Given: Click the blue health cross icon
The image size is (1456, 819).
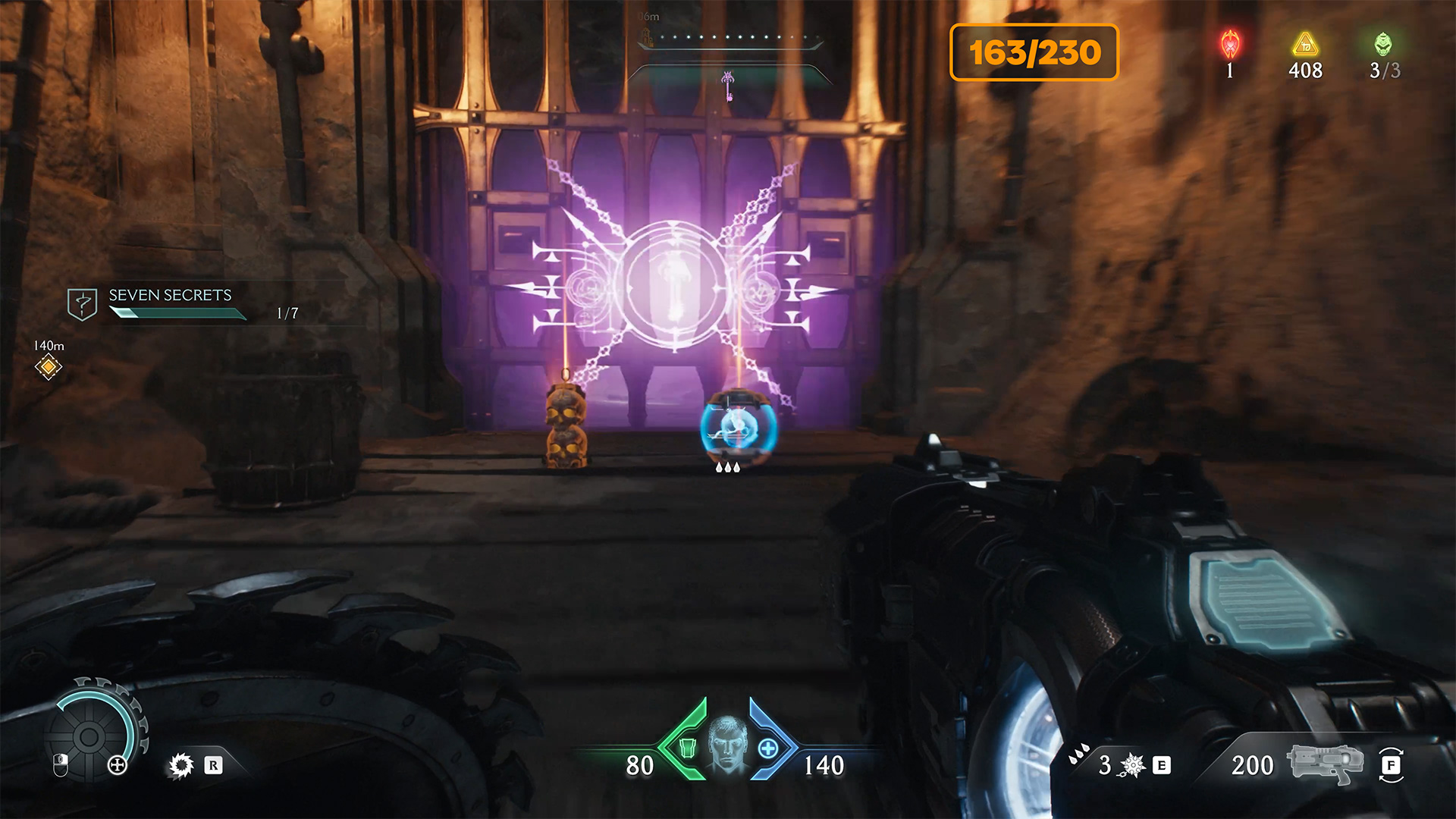Looking at the screenshot, I should [x=767, y=748].
